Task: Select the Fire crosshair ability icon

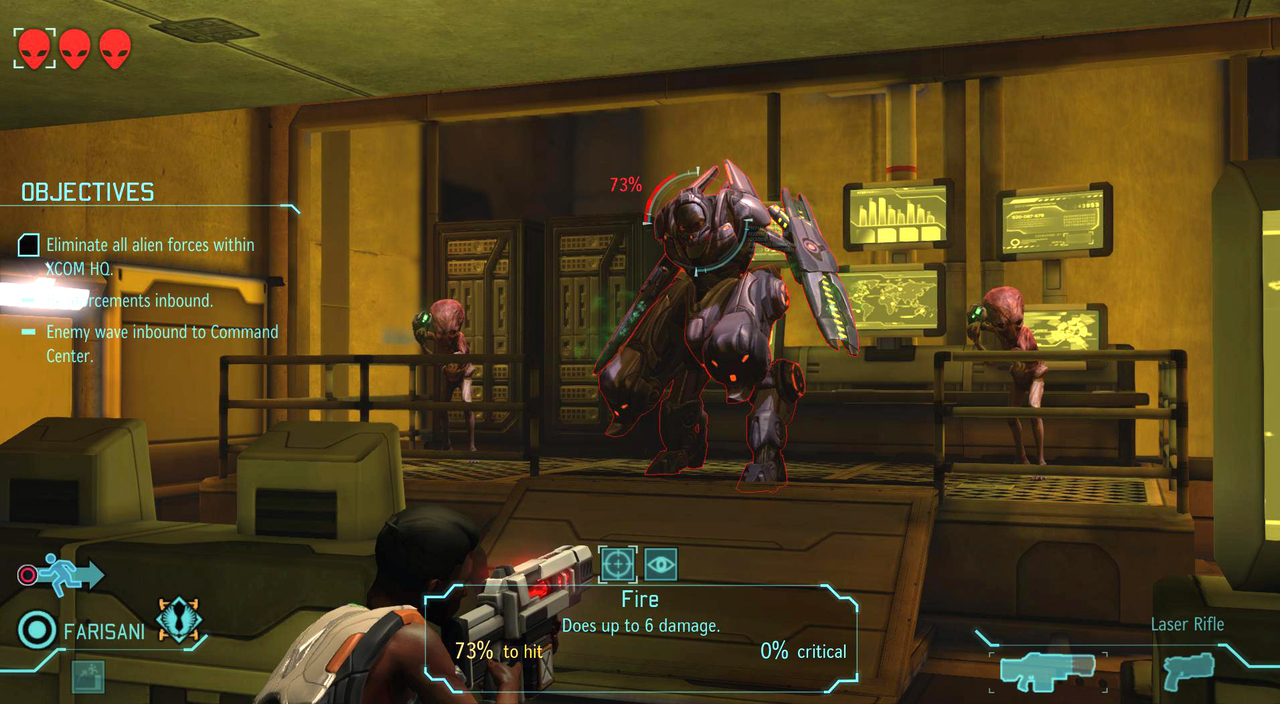Action: coord(618,564)
